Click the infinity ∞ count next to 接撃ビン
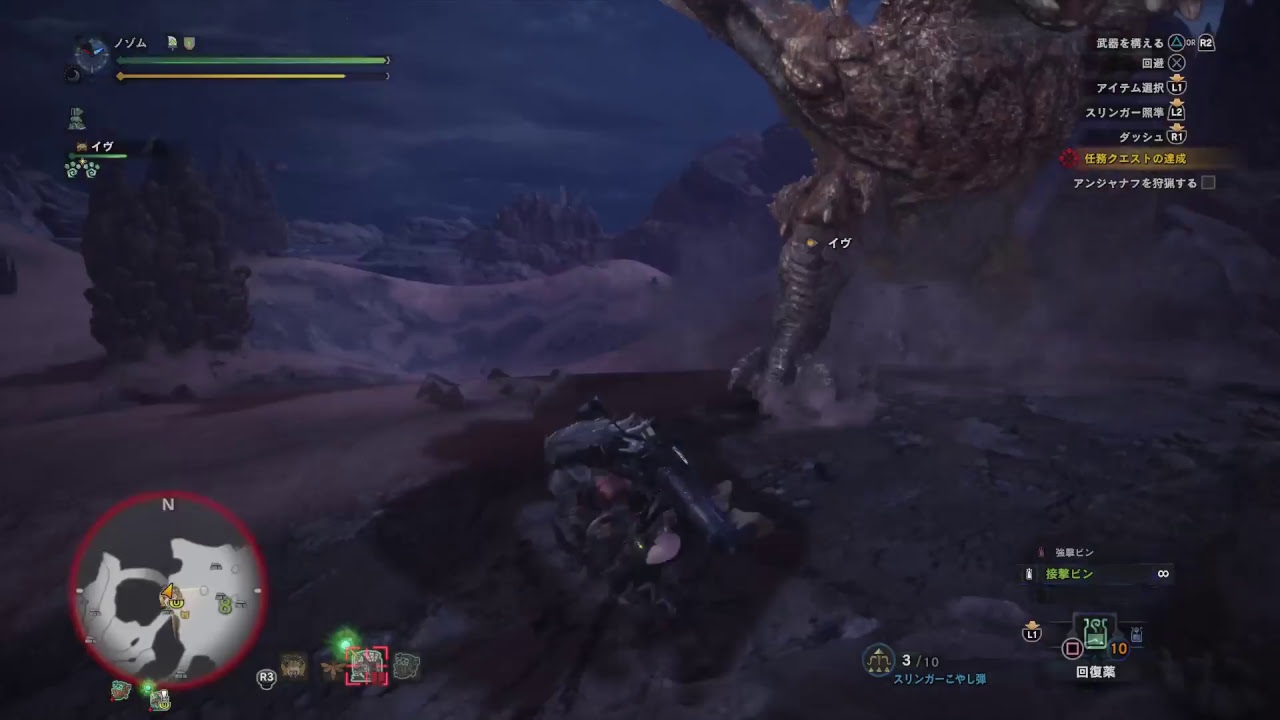The height and width of the screenshot is (720, 1280). 1163,573
